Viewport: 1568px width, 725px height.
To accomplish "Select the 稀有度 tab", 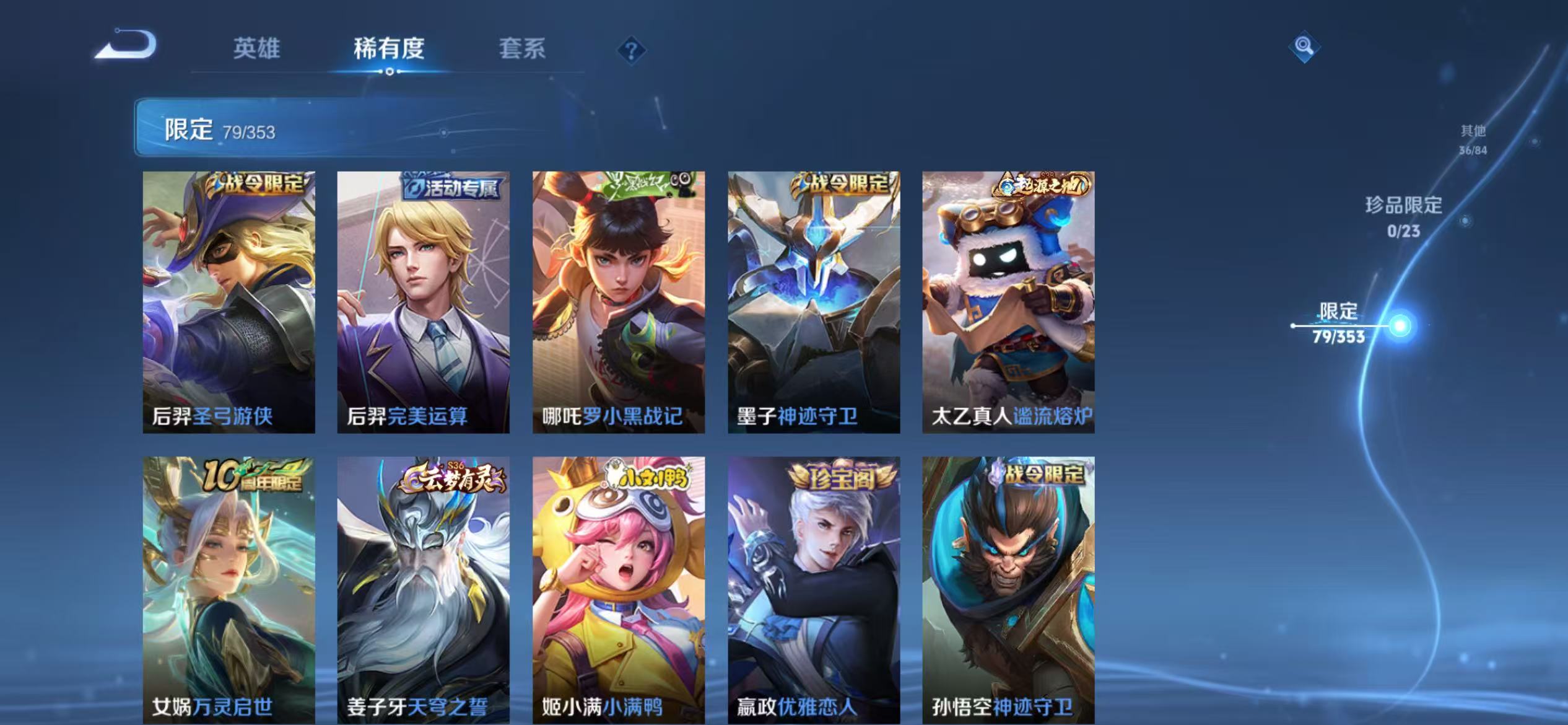I will tap(390, 50).
